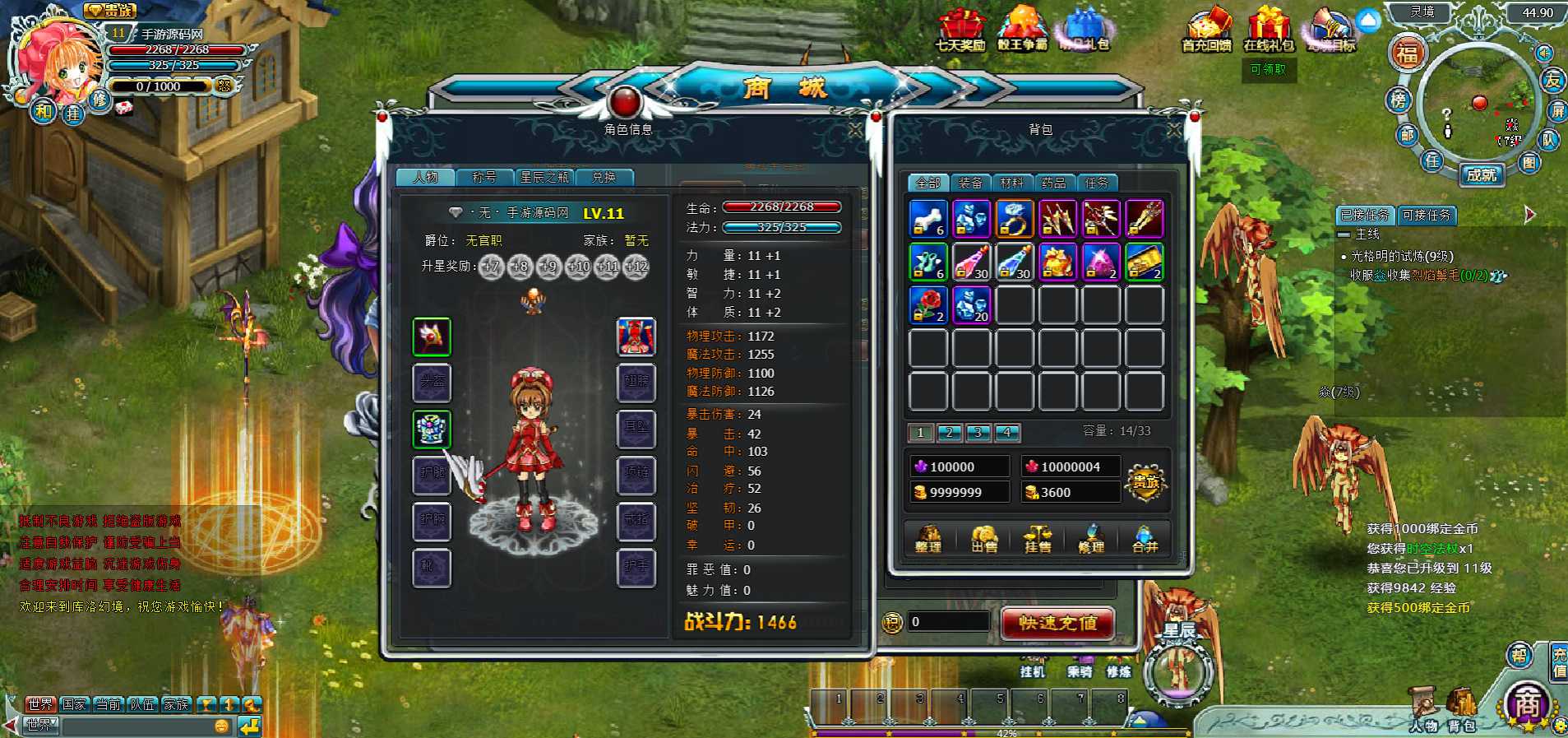Go to backpack page 2
Screen dimensions: 1568x738
[949, 432]
